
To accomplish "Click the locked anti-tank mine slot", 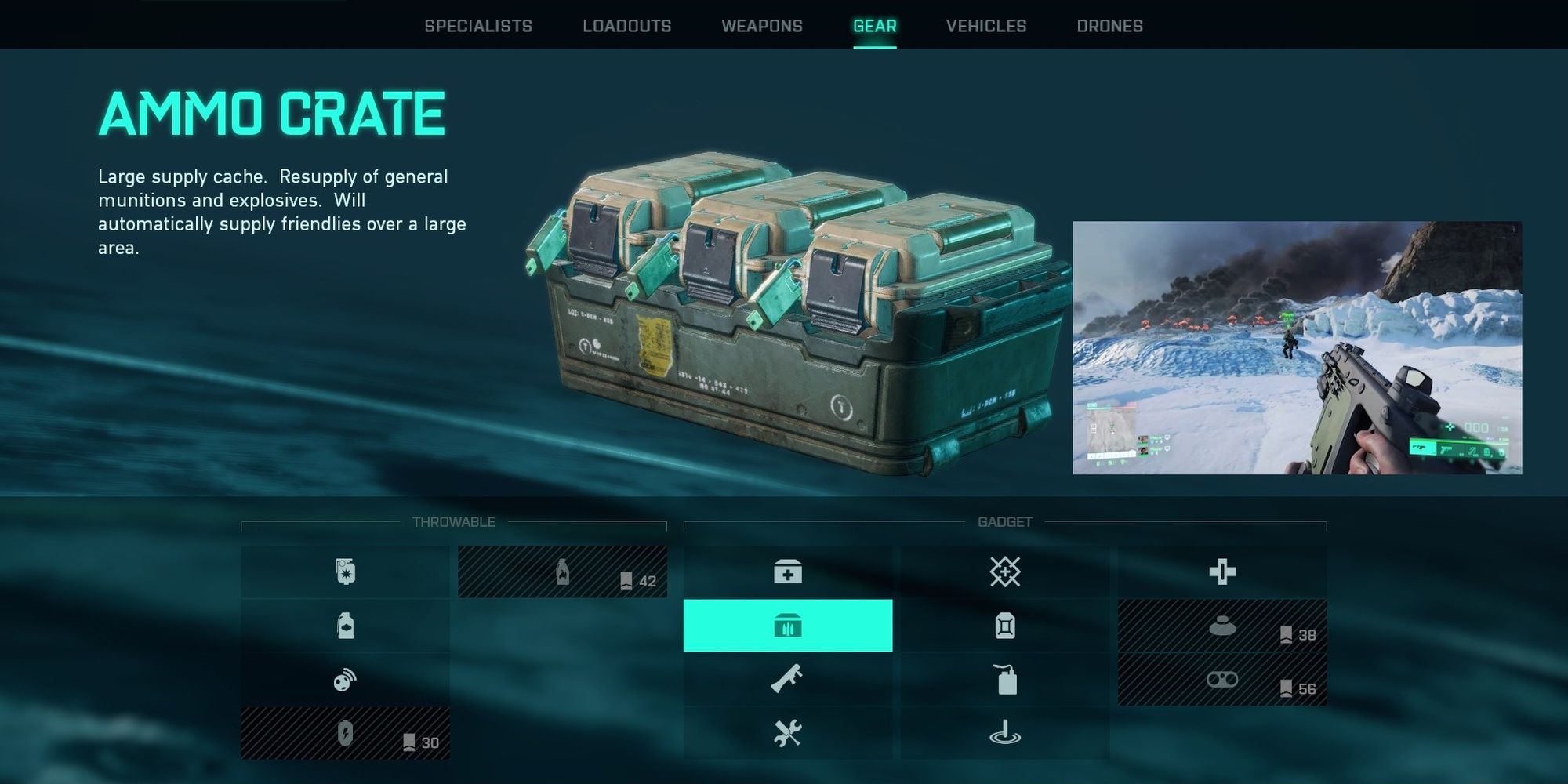I will 1221,626.
